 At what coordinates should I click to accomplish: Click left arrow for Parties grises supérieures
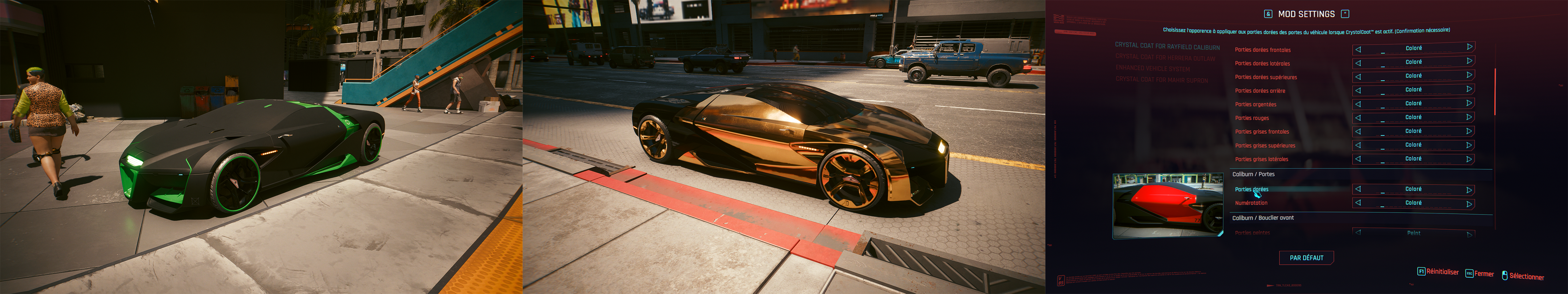(x=1358, y=146)
